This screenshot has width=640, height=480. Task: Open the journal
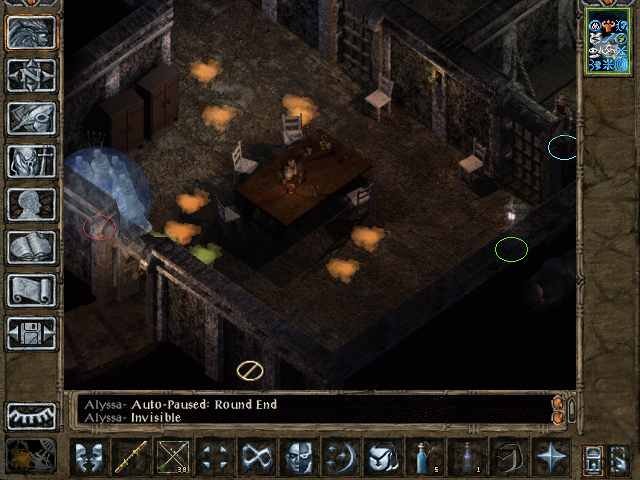[31, 118]
